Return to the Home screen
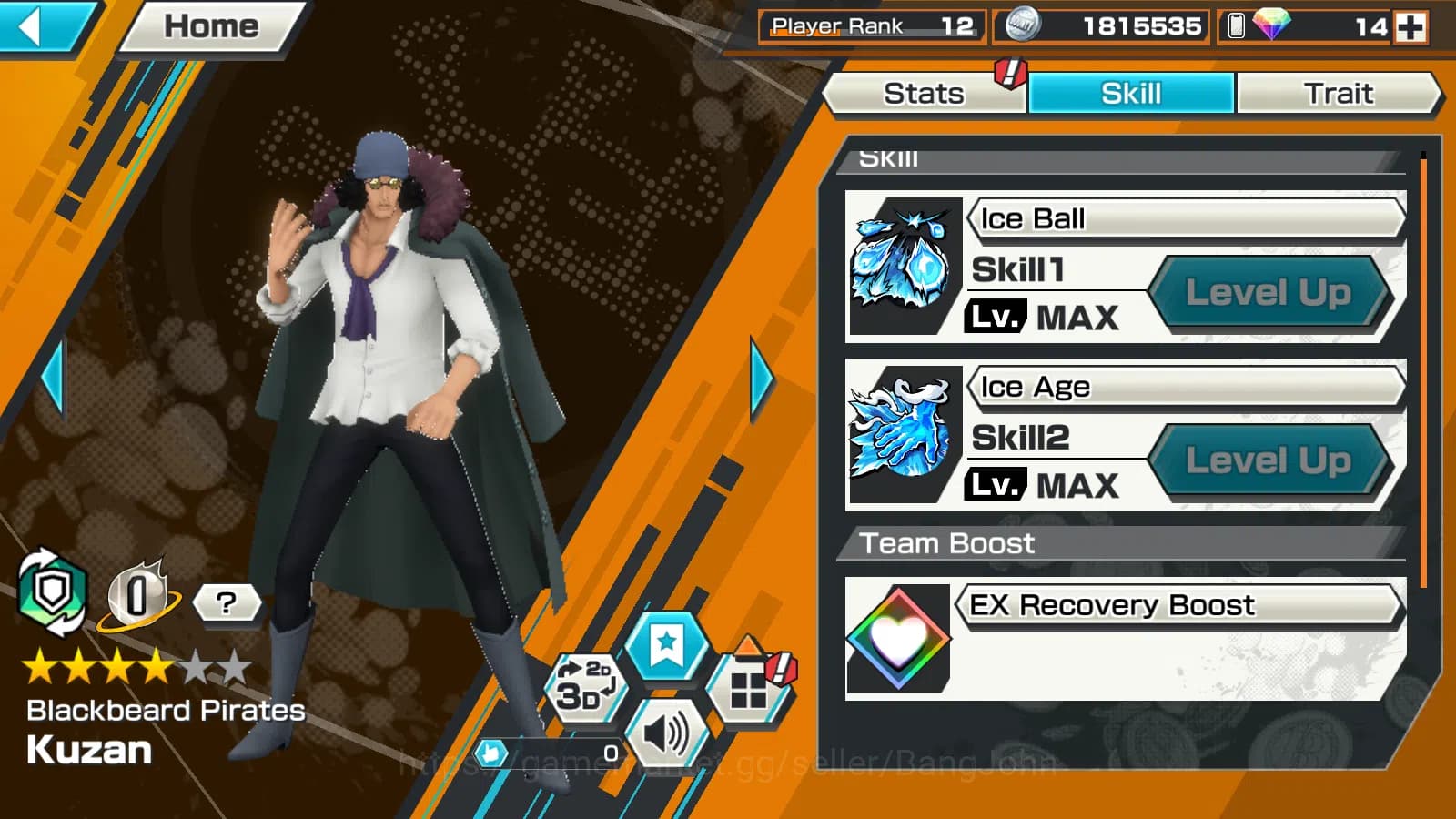 point(211,26)
